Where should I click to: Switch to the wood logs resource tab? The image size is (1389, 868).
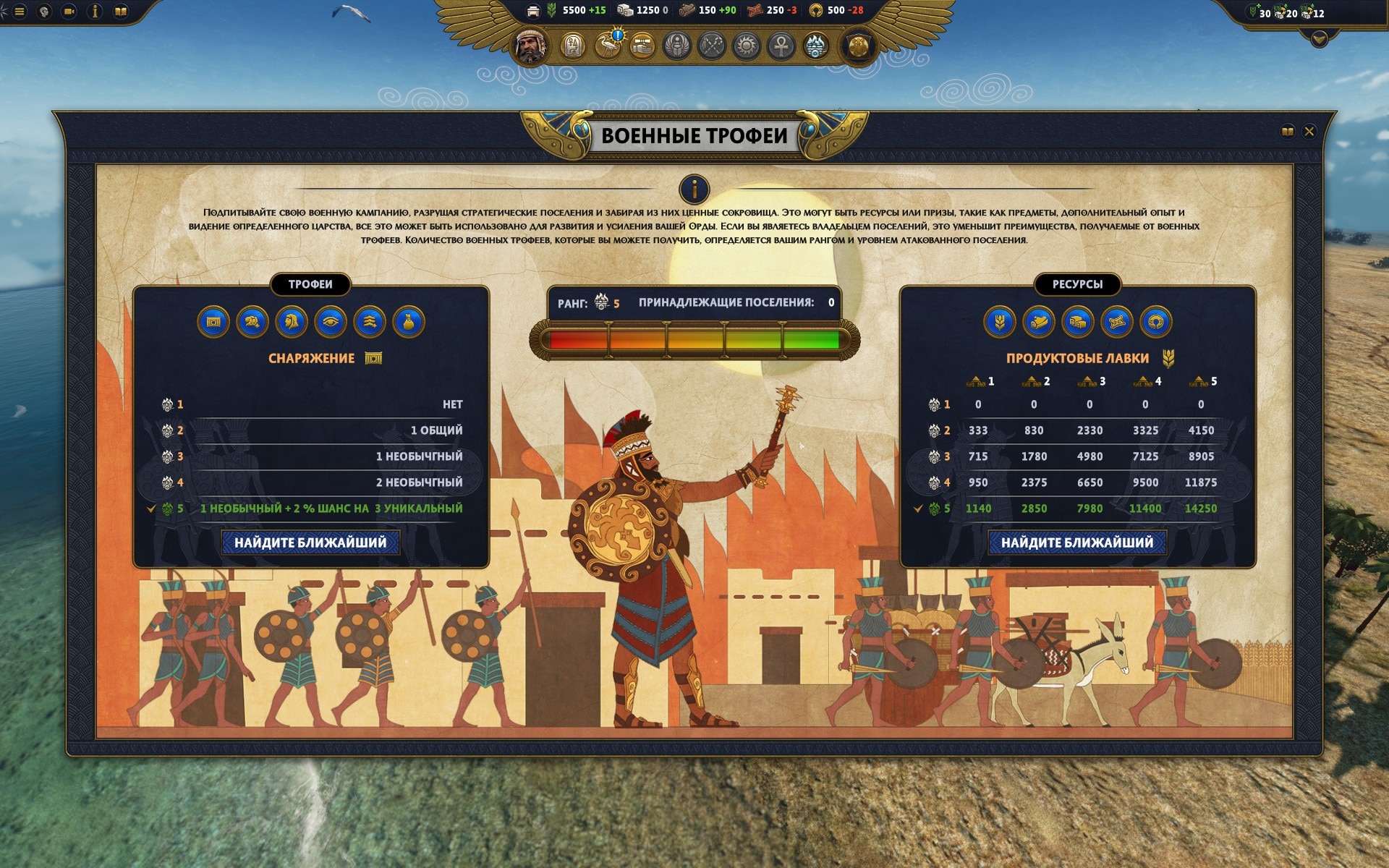[x=1038, y=322]
